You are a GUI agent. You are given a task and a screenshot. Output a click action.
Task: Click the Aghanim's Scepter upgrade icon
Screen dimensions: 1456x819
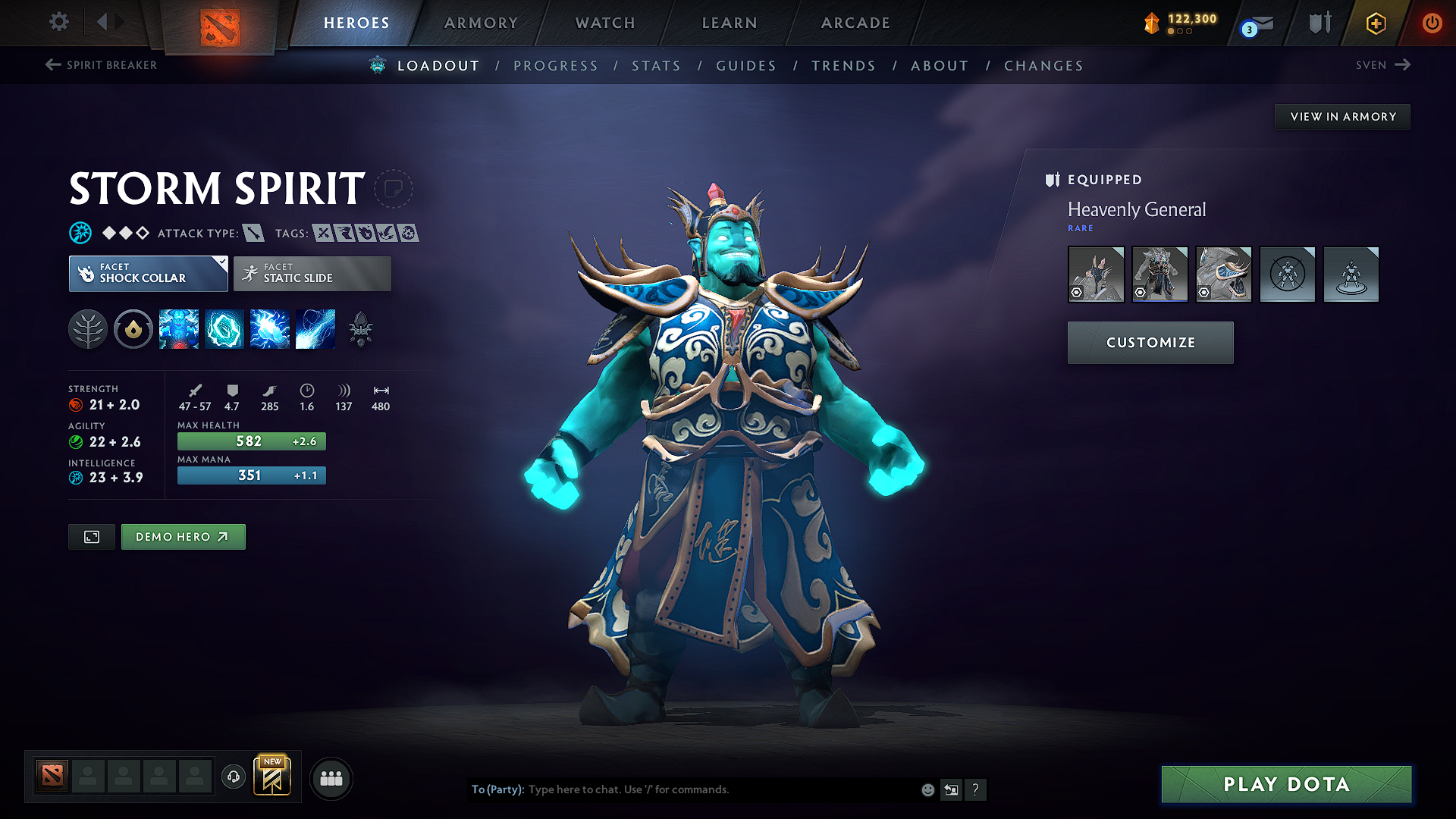coord(361,329)
